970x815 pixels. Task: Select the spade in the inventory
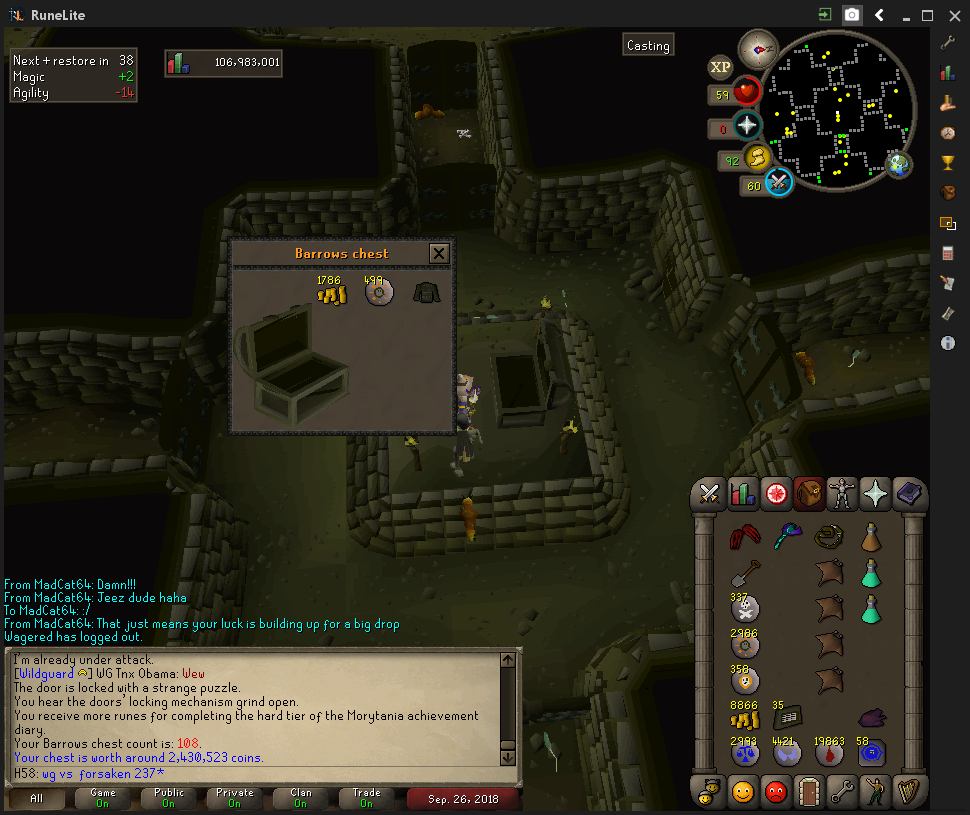point(743,572)
